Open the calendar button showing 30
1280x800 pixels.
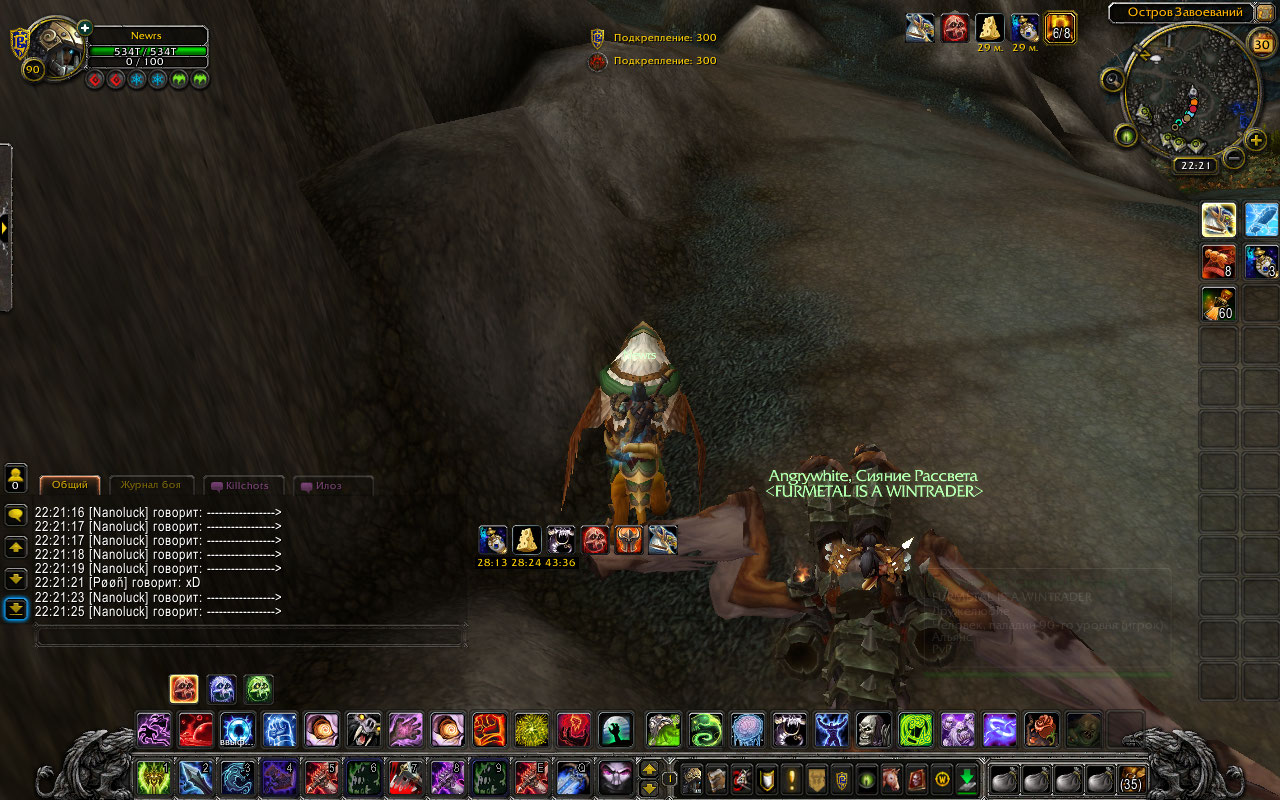point(1262,44)
